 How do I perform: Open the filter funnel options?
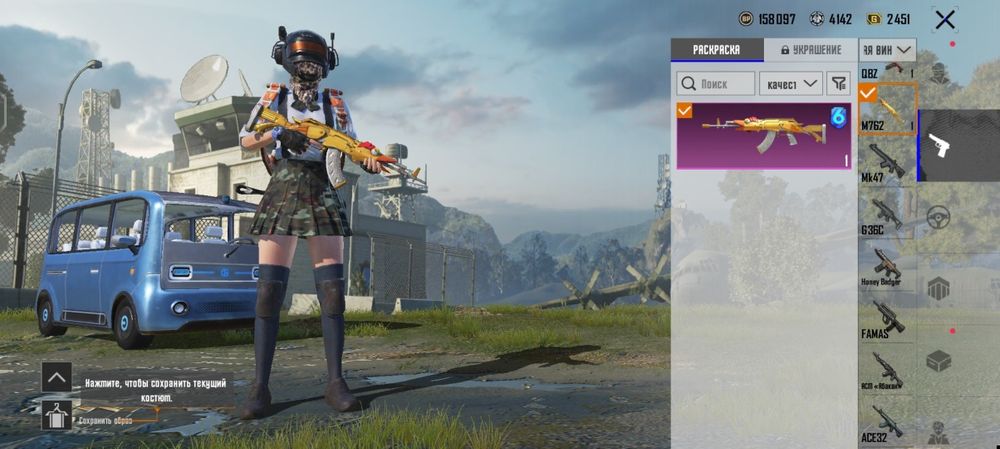coord(838,84)
